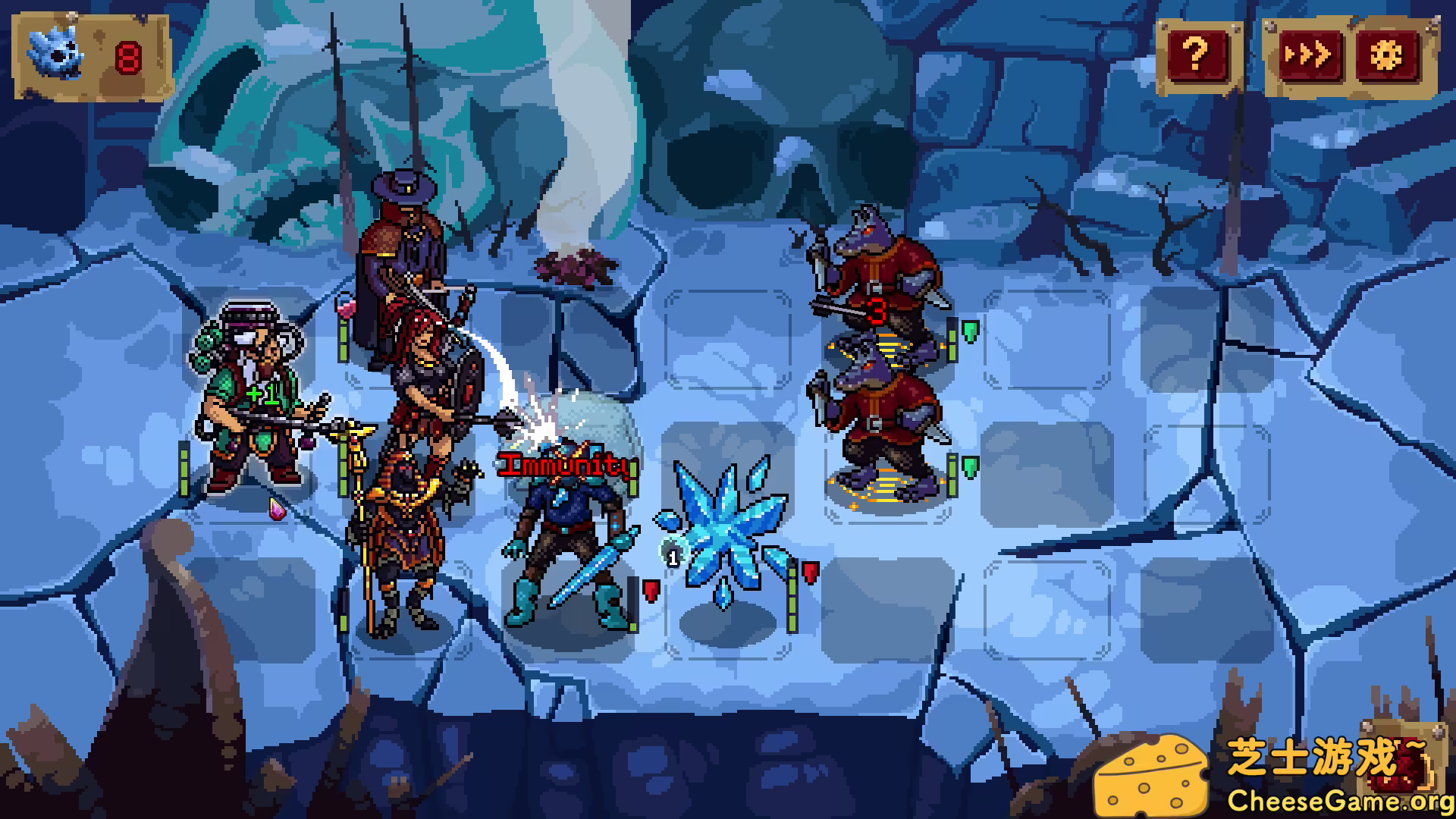Image resolution: width=1456 pixels, height=819 pixels.
Task: Activate the fast-forward triple-arrow icon
Action: point(1308,53)
